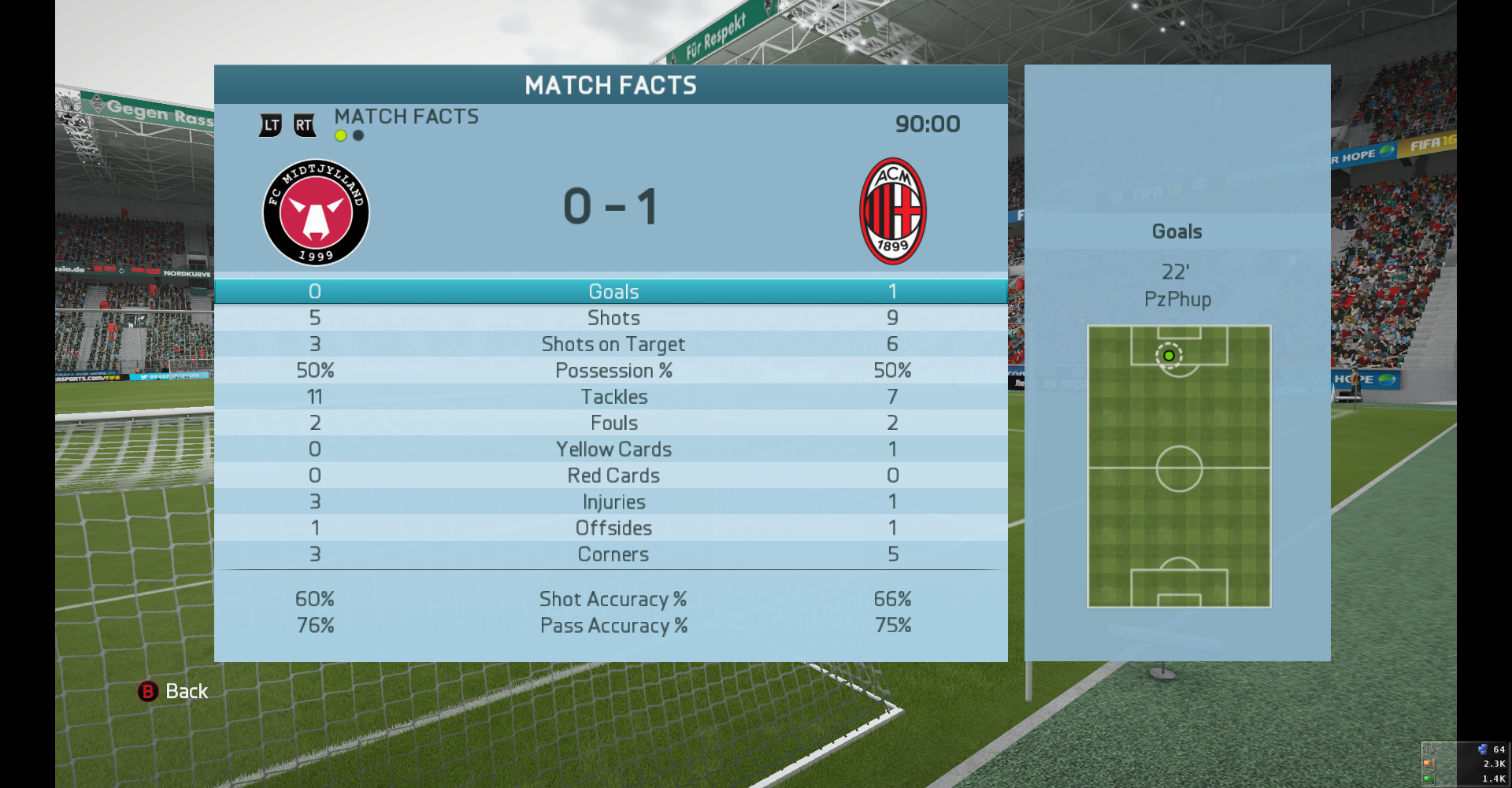This screenshot has height=788, width=1512.
Task: Select the highlighted Goals stat row
Action: [x=611, y=291]
